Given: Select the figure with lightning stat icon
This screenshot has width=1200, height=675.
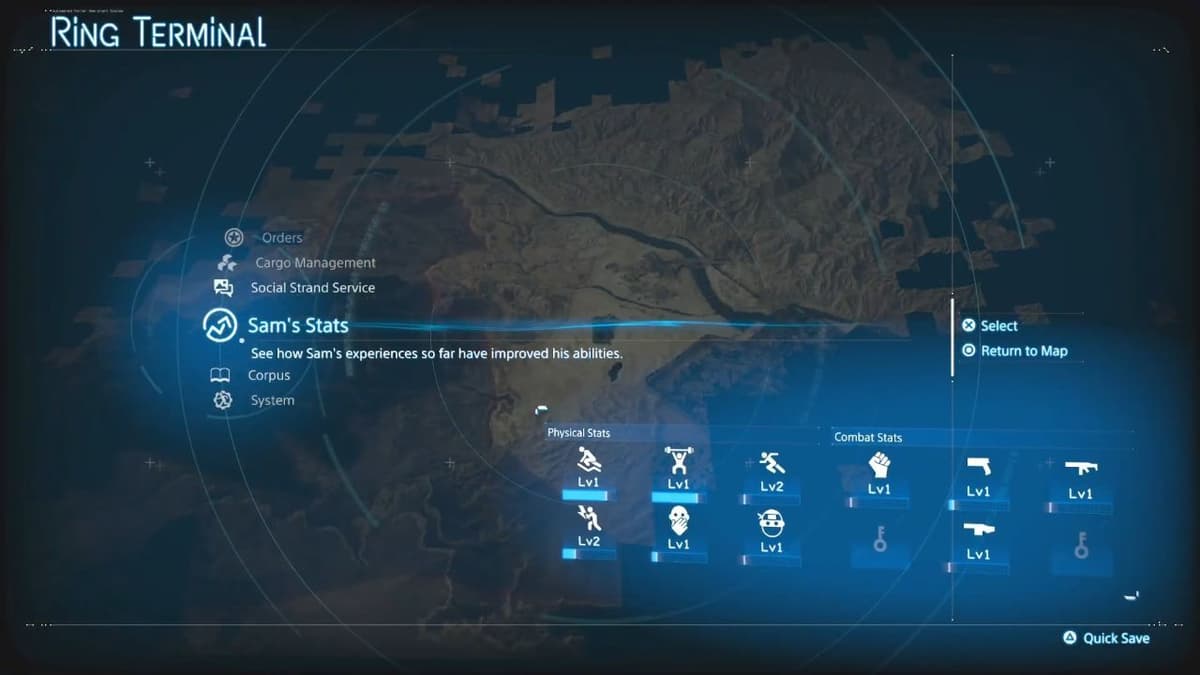Looking at the screenshot, I should click(x=588, y=517).
